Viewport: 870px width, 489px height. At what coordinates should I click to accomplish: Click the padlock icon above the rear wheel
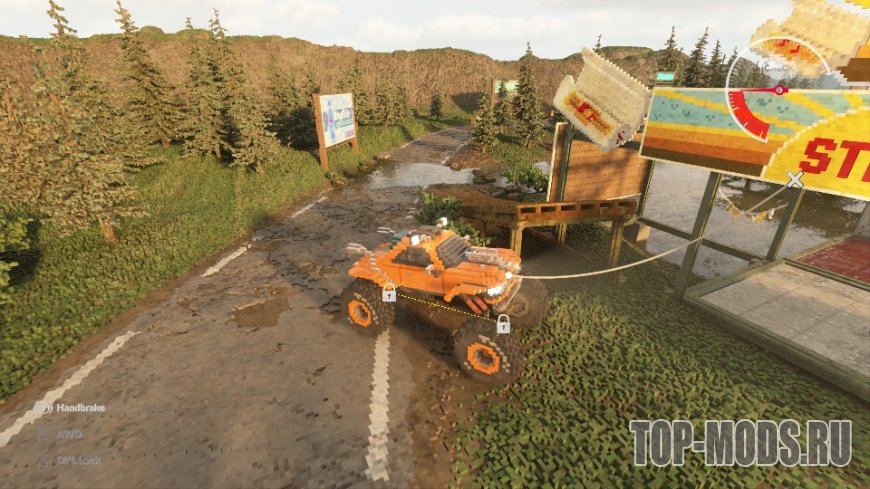[x=389, y=293]
